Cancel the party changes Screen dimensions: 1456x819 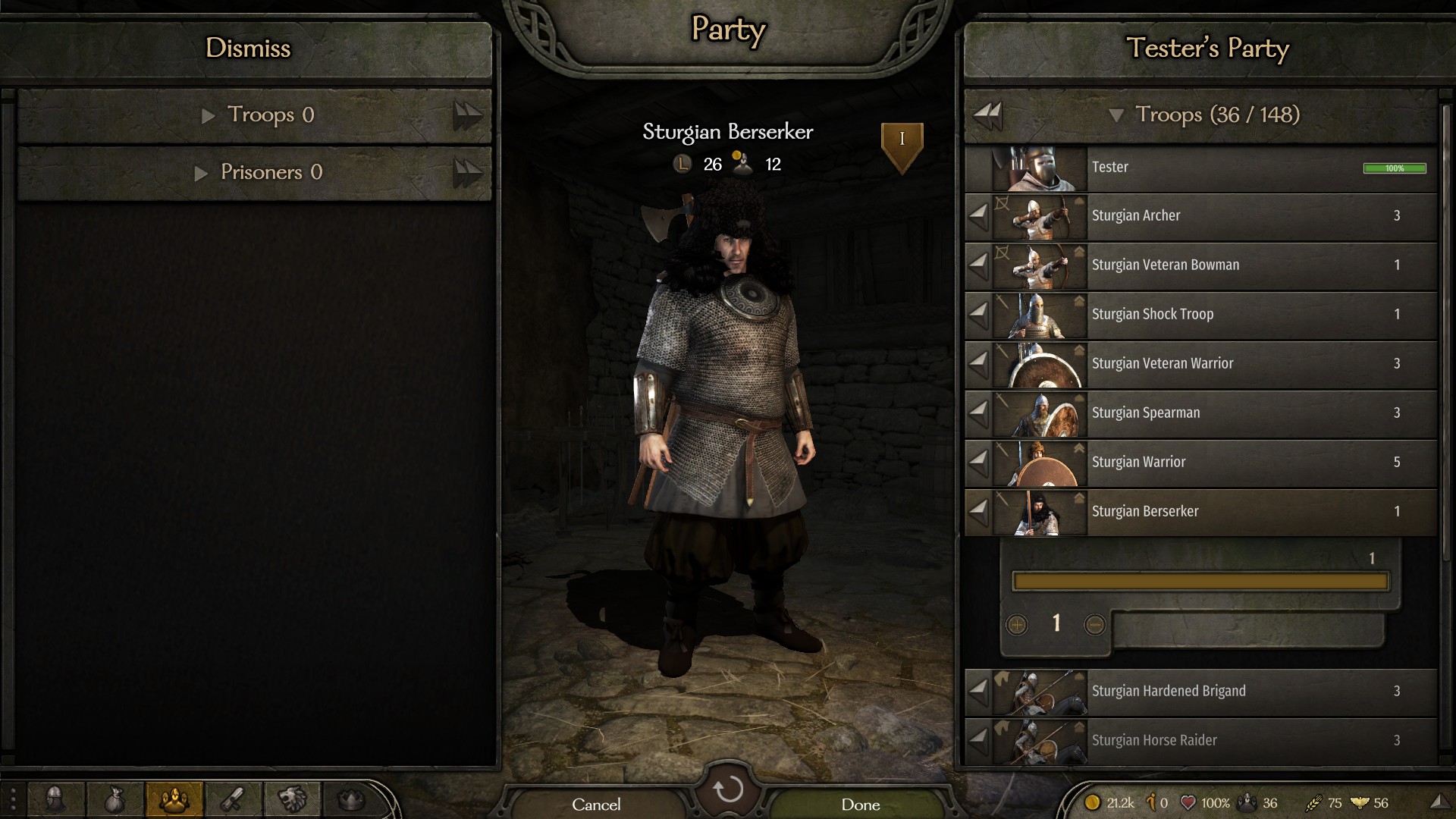(x=596, y=804)
